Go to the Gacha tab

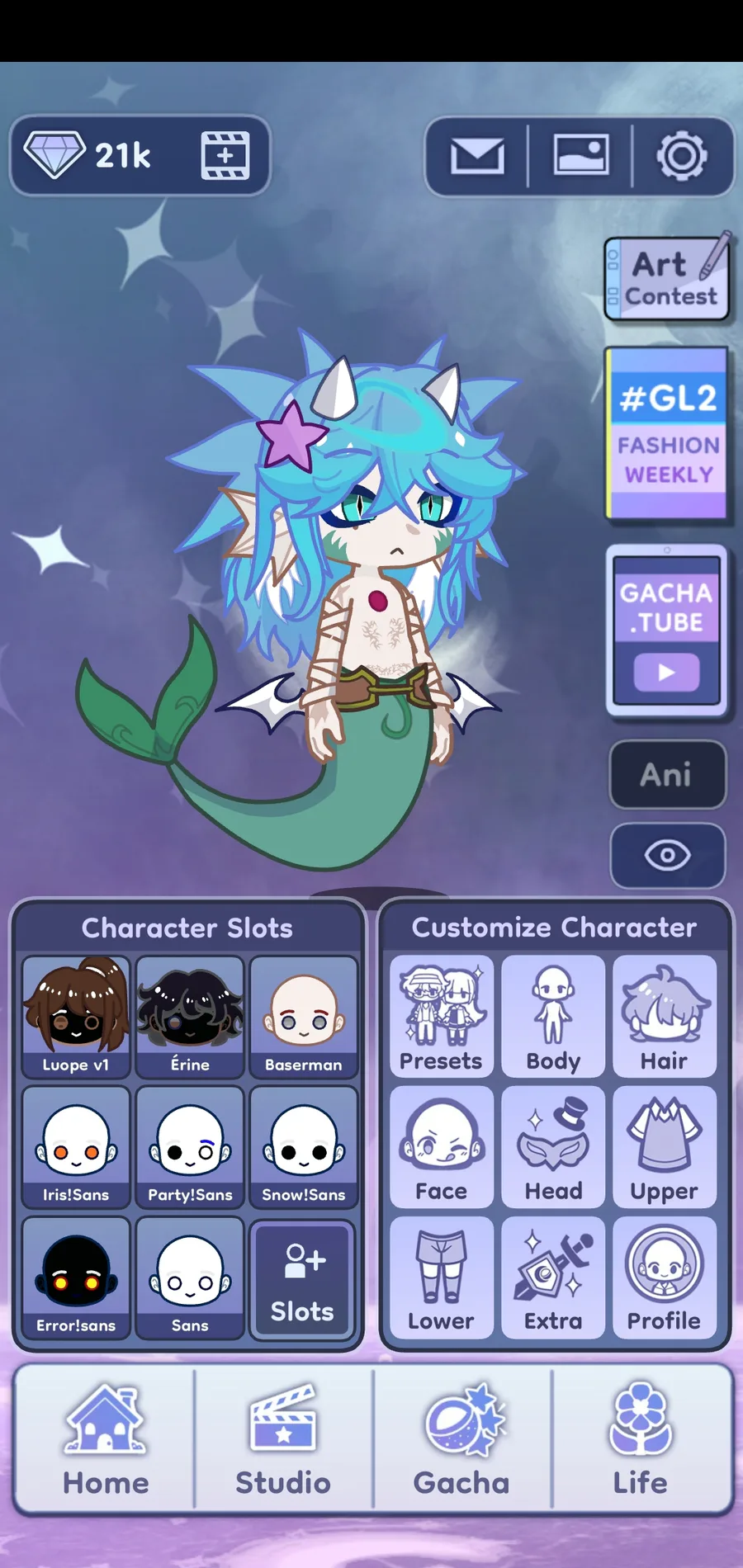462,1441
